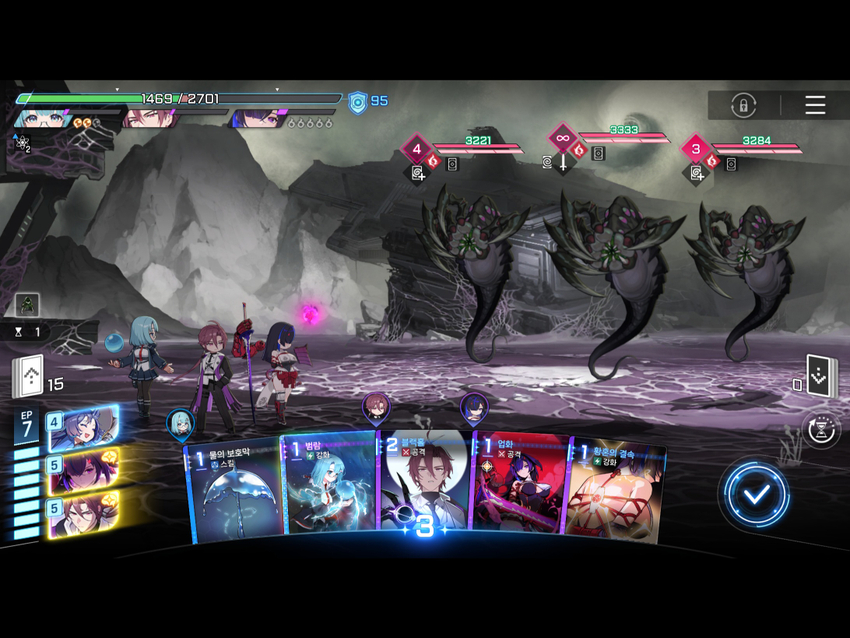
Task: Open the hamburger menu
Action: (x=815, y=105)
